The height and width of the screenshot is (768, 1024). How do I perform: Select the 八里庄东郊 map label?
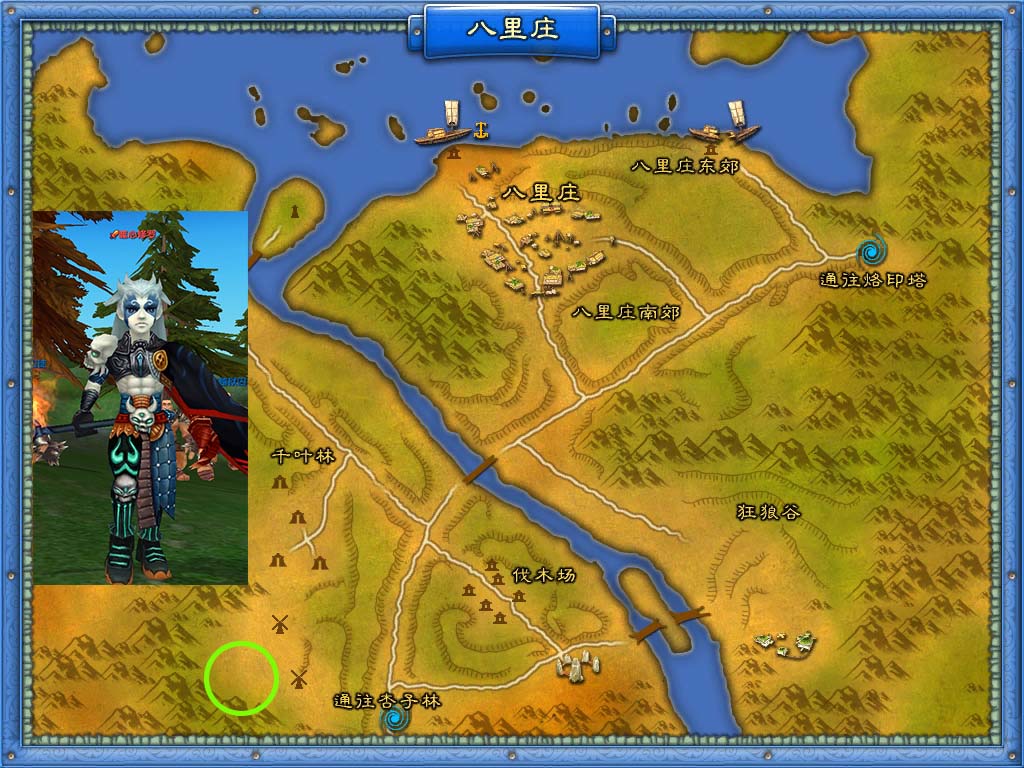[x=686, y=166]
